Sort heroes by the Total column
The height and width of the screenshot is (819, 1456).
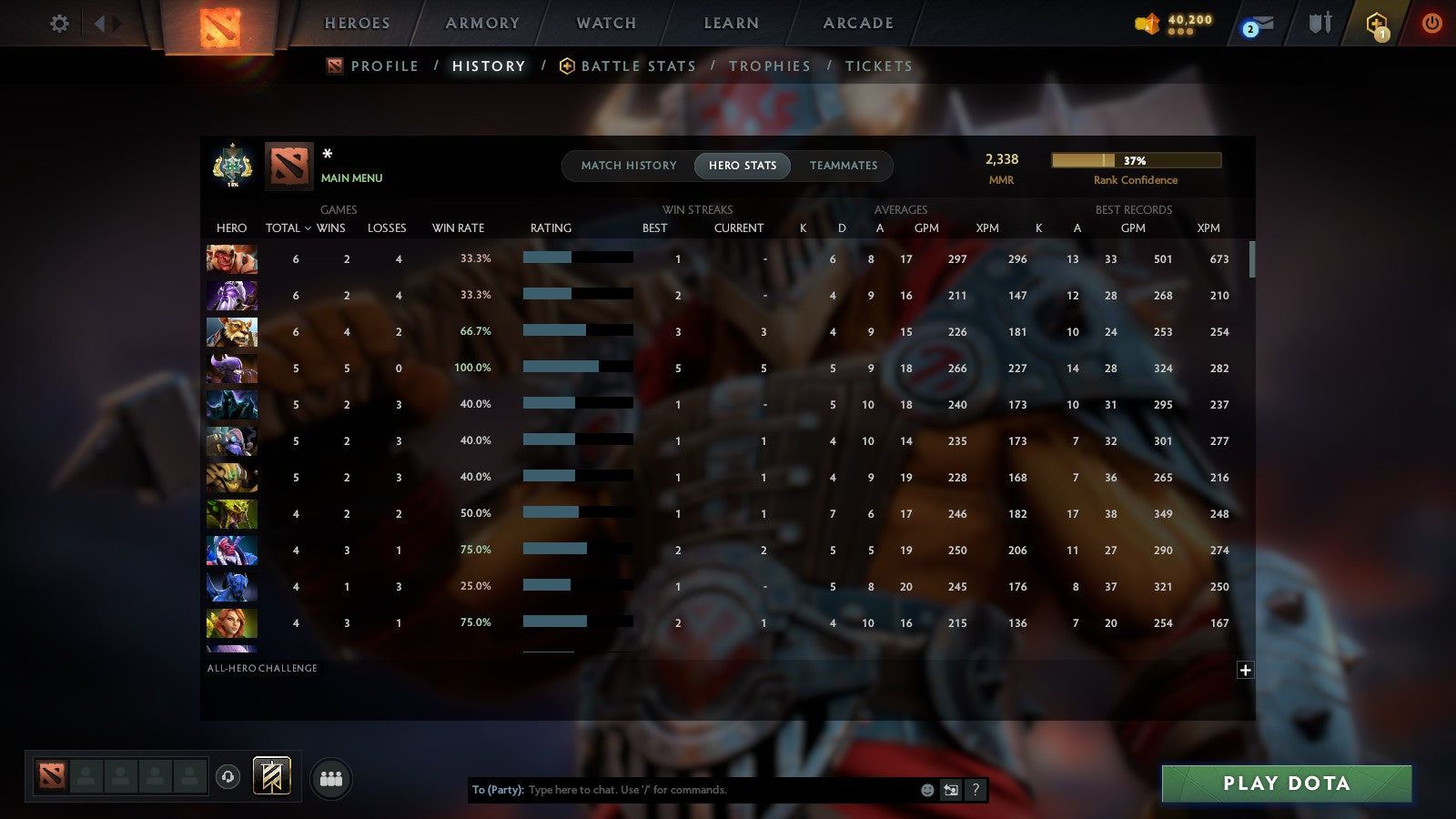click(284, 228)
